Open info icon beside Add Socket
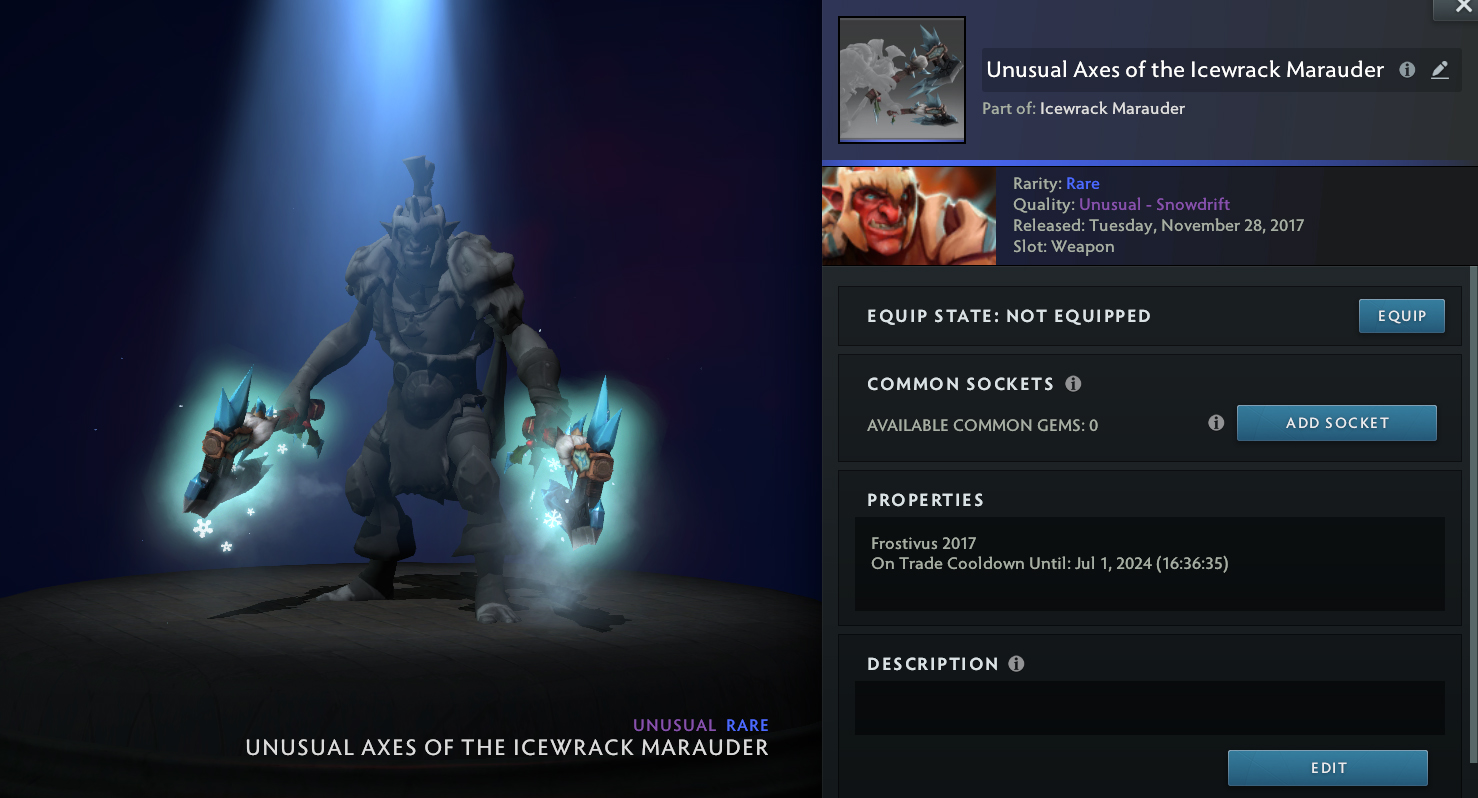1478x798 pixels. tap(1216, 423)
